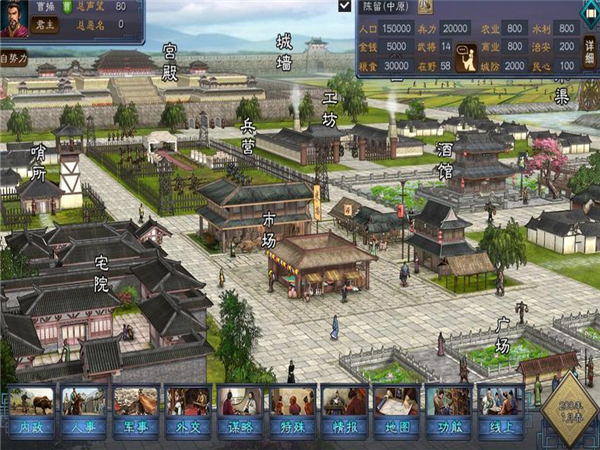600x450 pixels.
Task: Click the 君主 (ruler) button
Action: click(x=43, y=24)
